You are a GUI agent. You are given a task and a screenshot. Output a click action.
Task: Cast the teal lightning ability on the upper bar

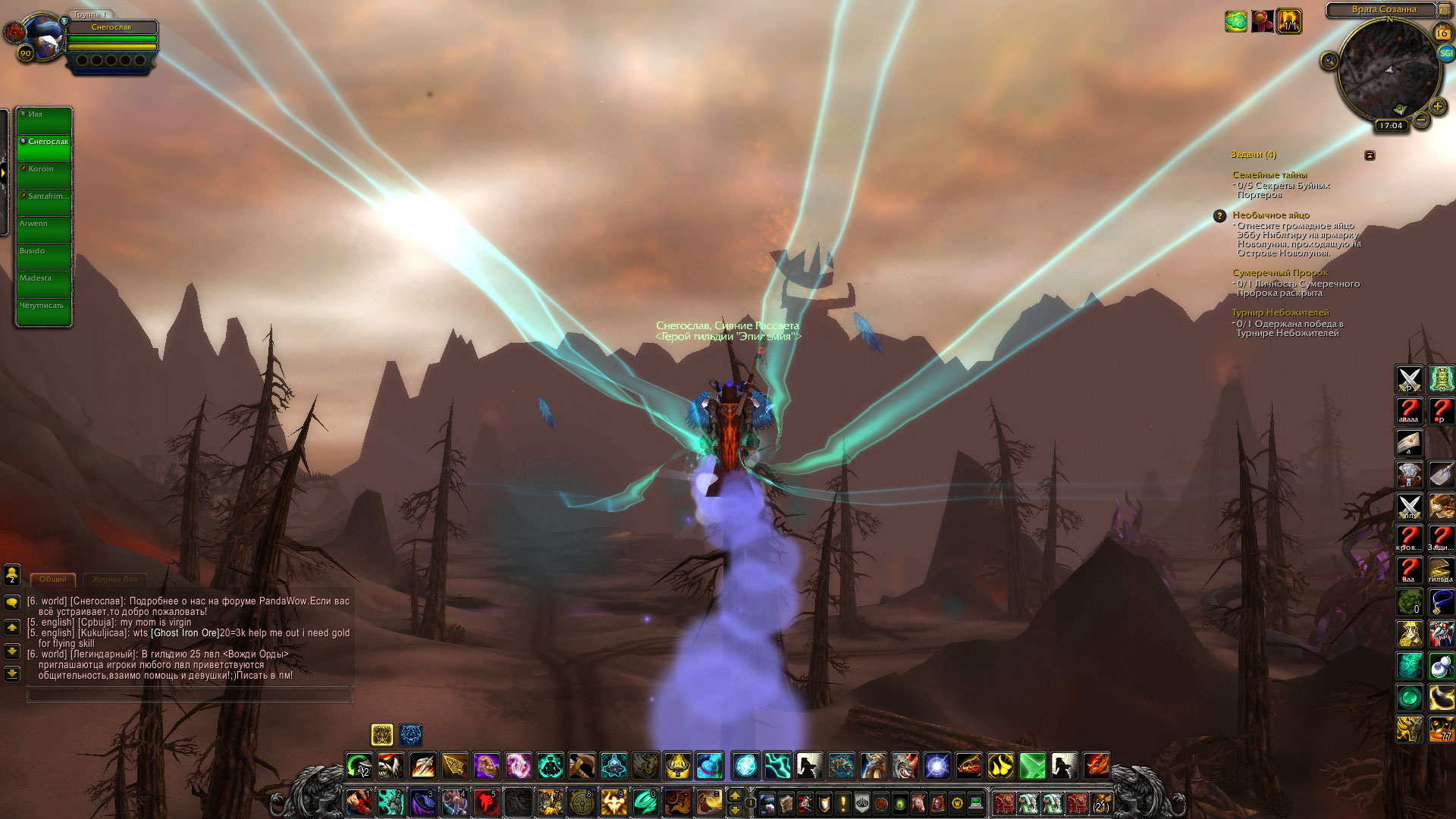pyautogui.click(x=777, y=766)
